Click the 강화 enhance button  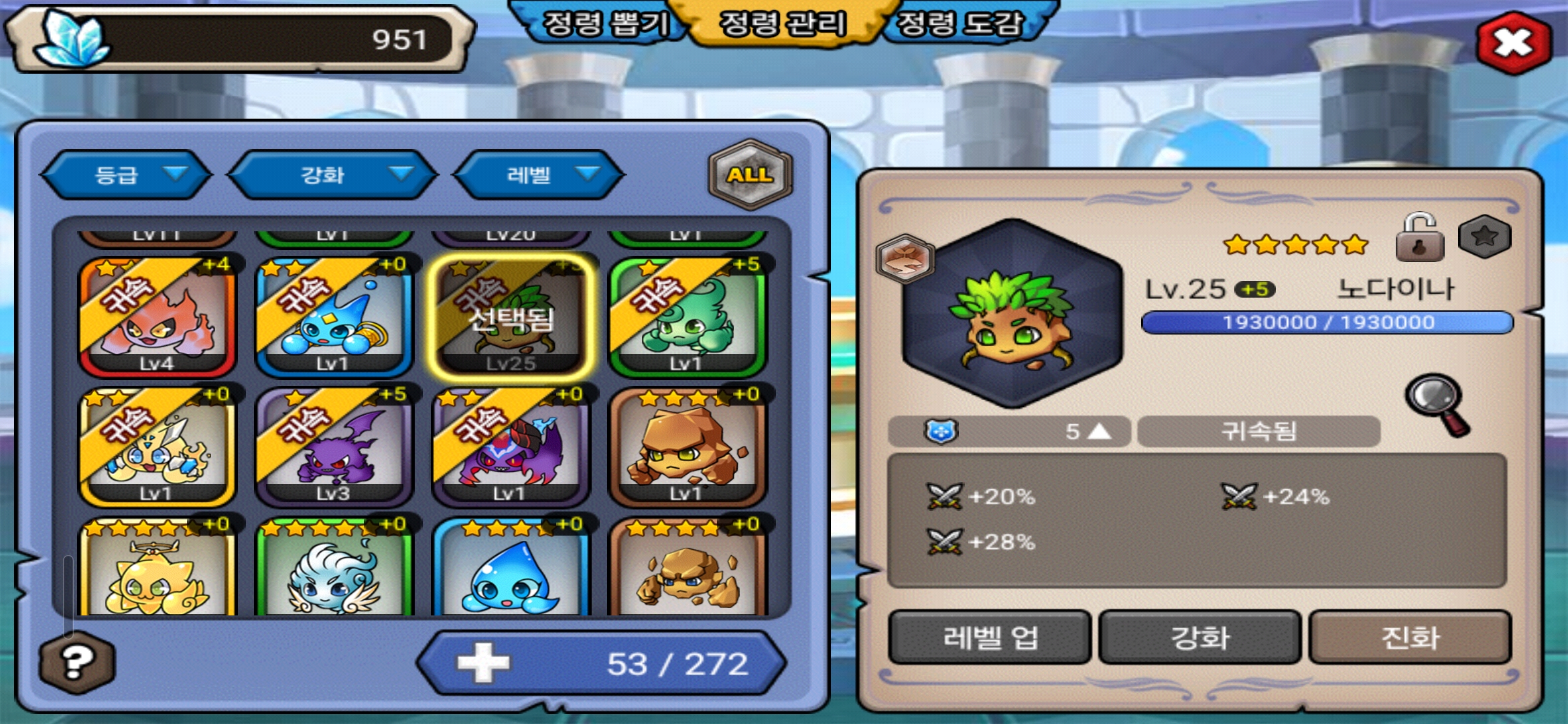coord(1200,637)
